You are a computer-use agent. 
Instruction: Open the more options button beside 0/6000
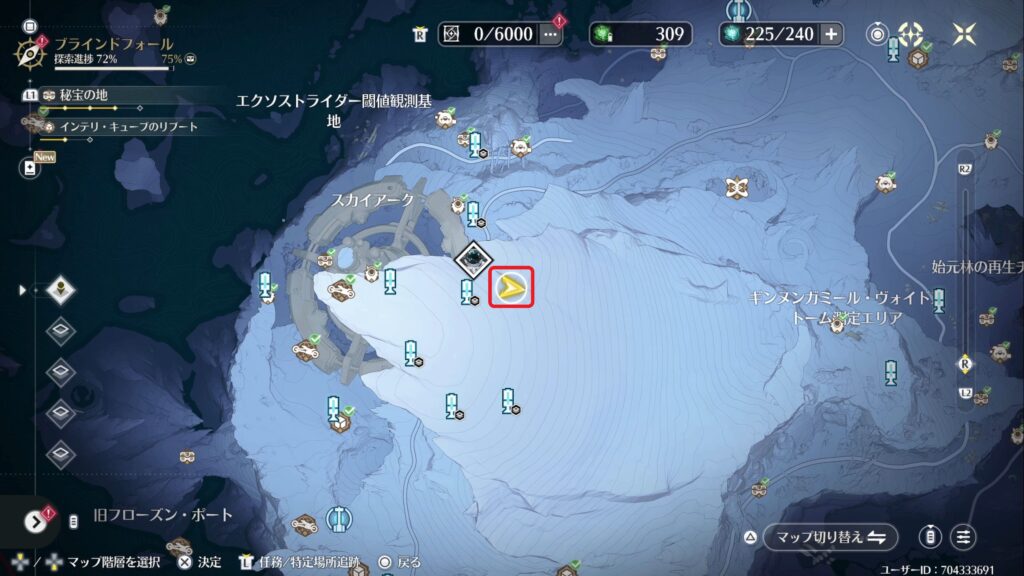[550, 34]
